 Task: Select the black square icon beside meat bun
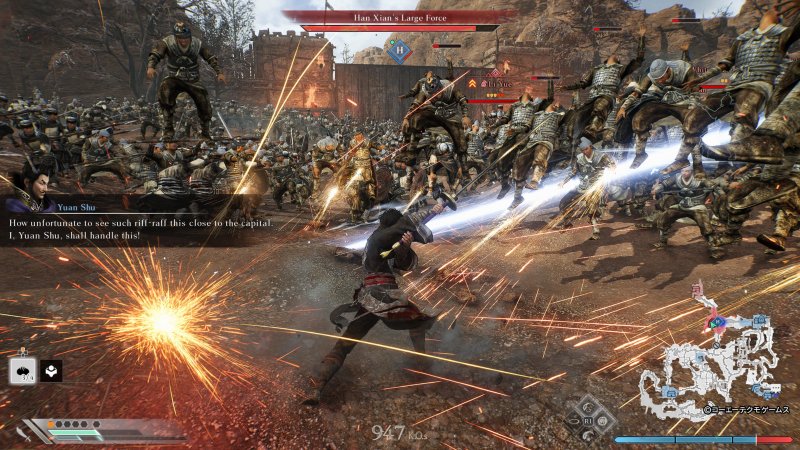click(x=51, y=371)
